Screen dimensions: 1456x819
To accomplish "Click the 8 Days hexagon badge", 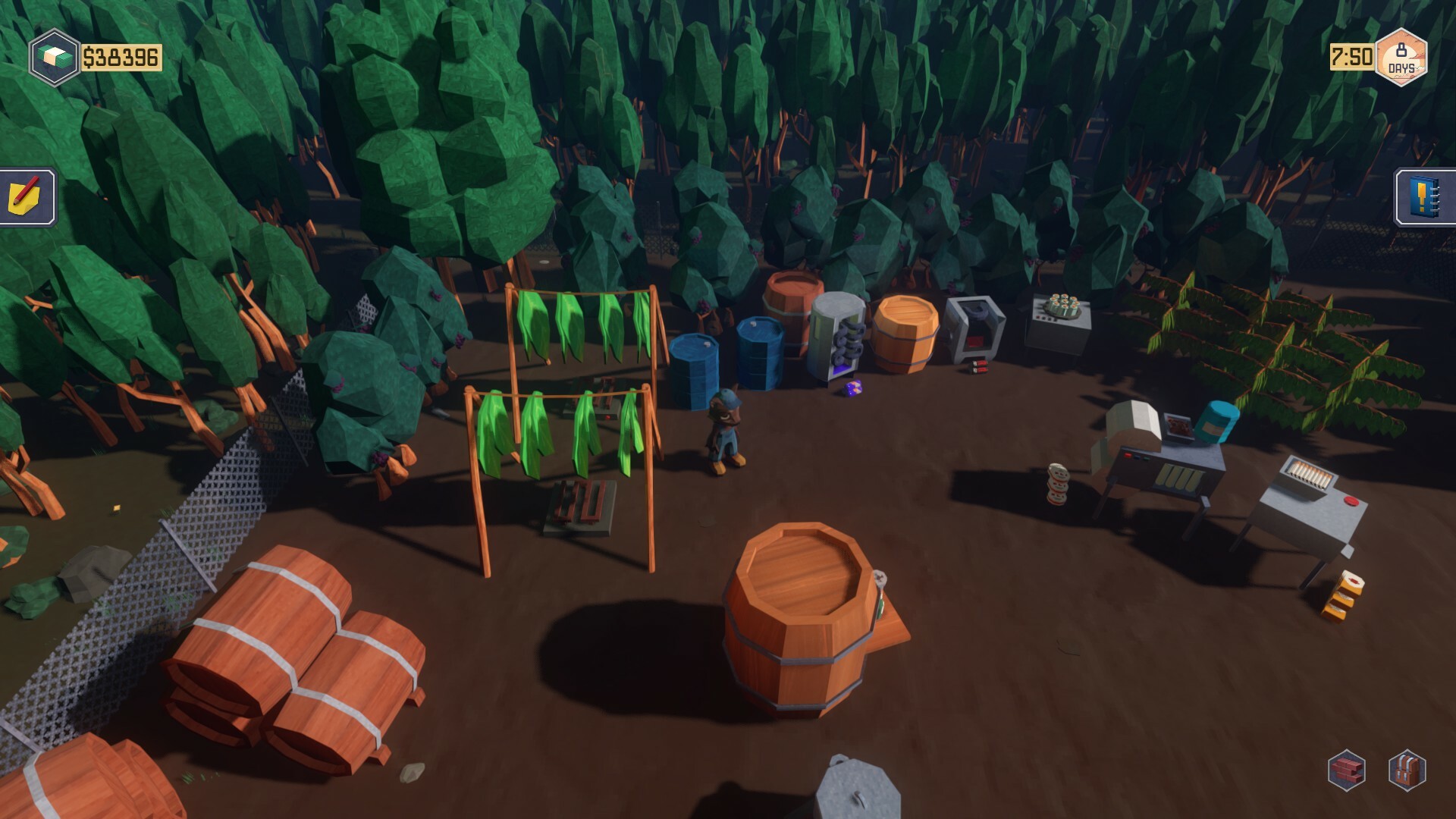I will [x=1401, y=55].
